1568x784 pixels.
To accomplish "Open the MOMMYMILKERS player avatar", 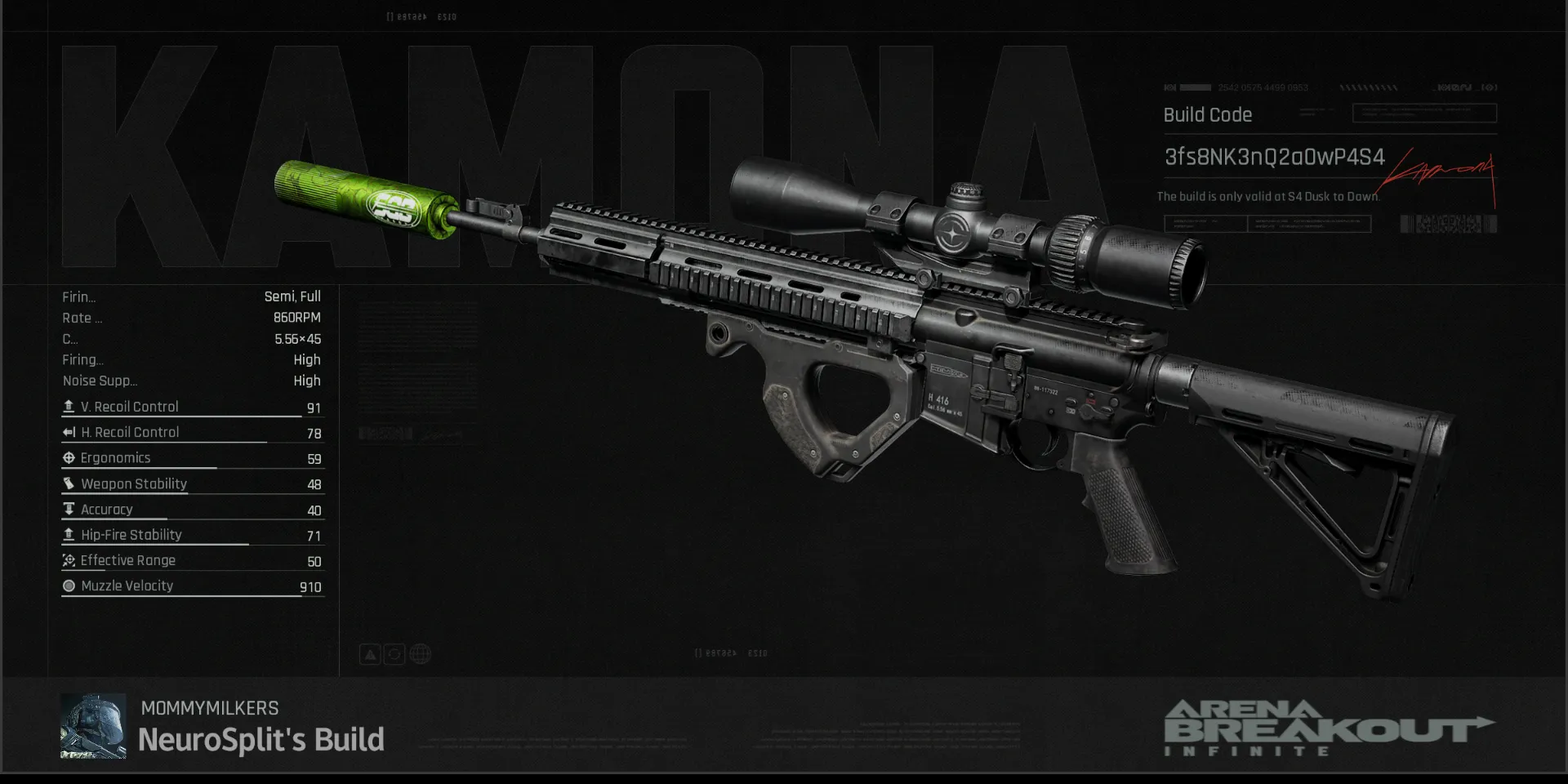I will click(93, 726).
